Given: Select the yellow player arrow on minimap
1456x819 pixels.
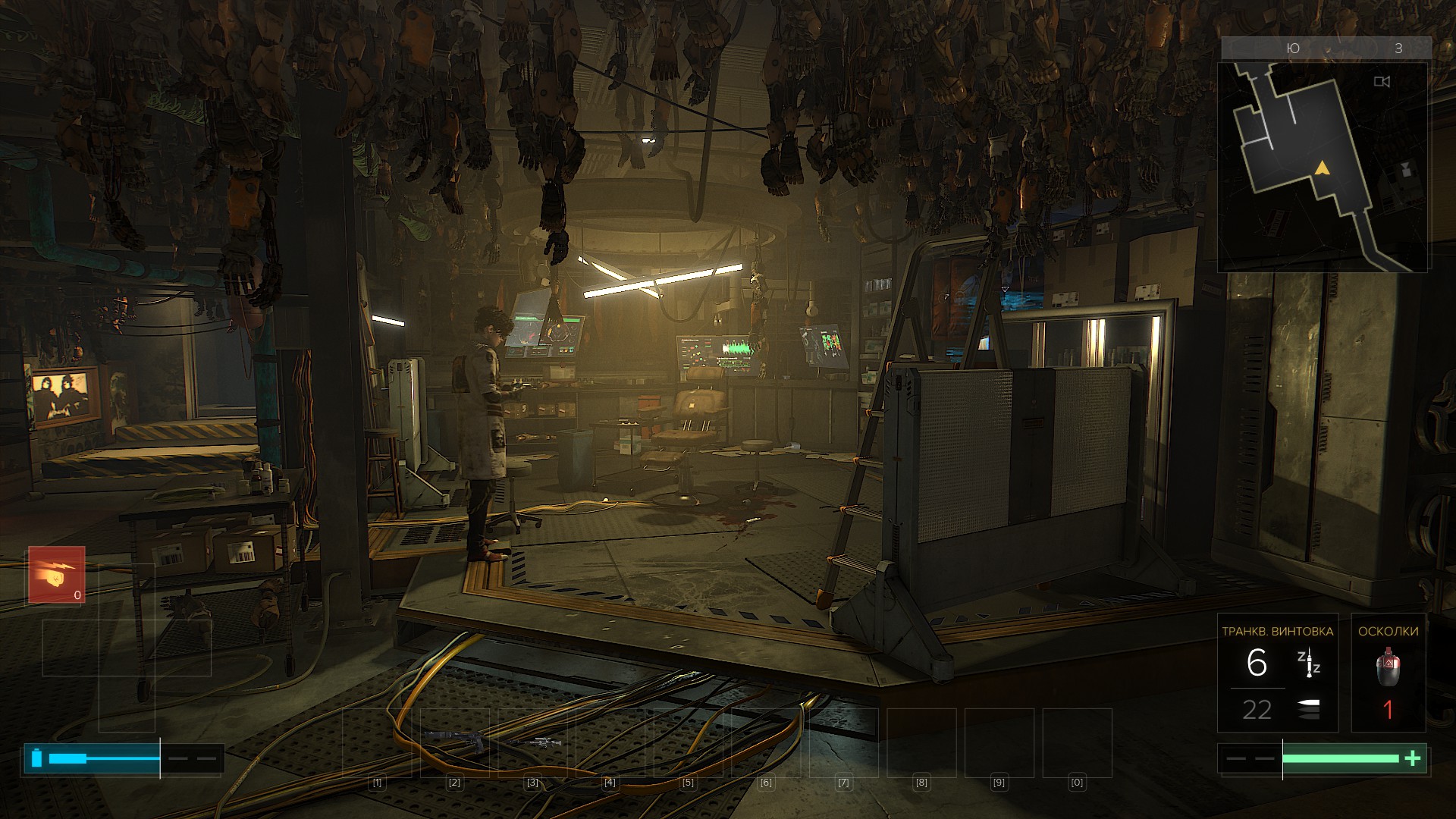Looking at the screenshot, I should point(1322,168).
